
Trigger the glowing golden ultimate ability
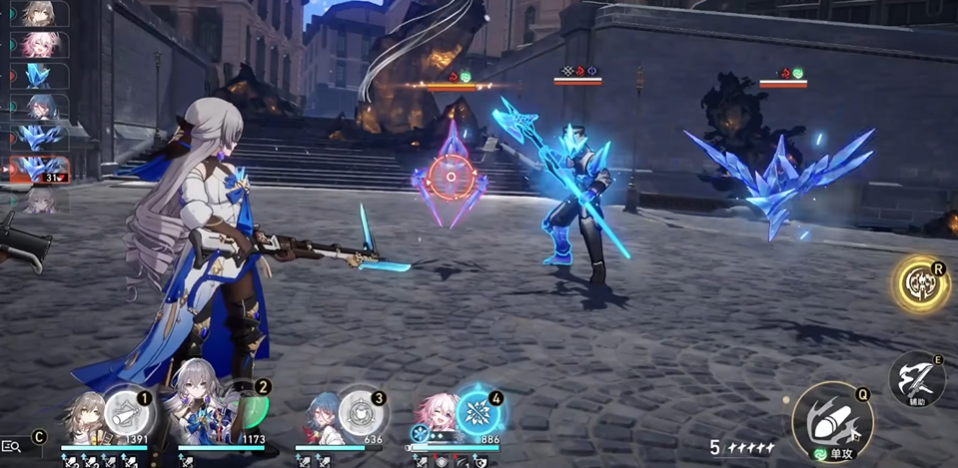(x=921, y=285)
